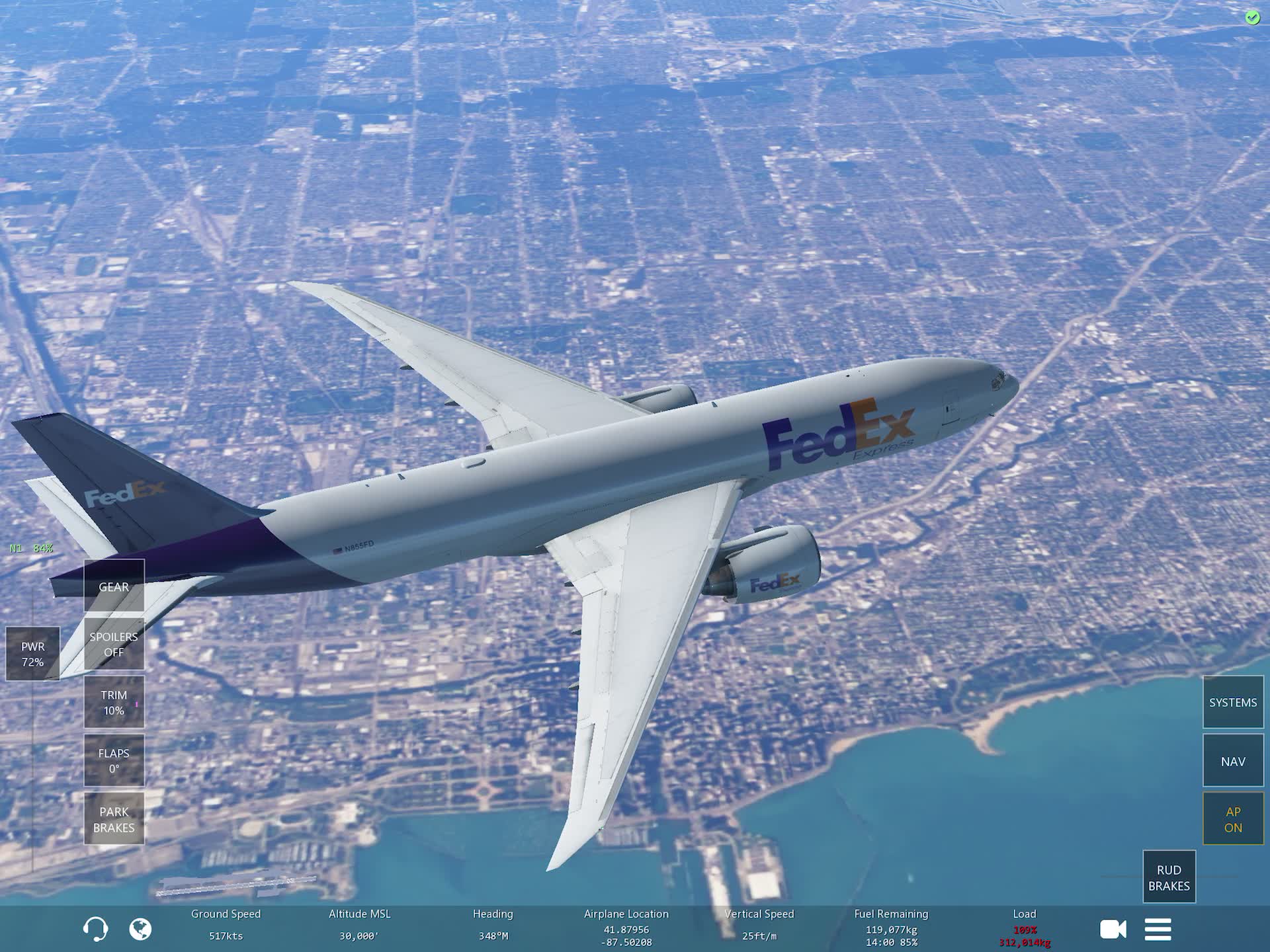Select the Altitude MSL readout
The image size is (1270, 952).
[360, 924]
